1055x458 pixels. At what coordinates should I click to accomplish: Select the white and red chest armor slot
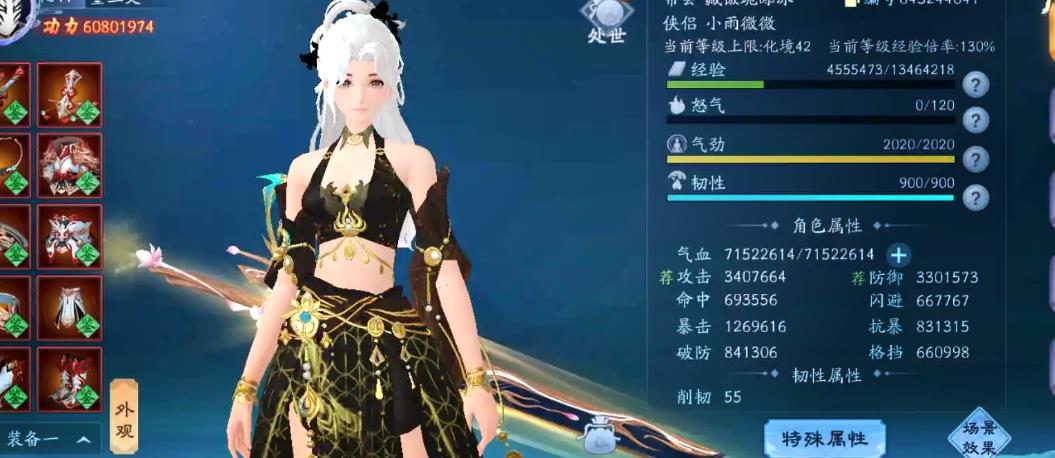click(69, 237)
